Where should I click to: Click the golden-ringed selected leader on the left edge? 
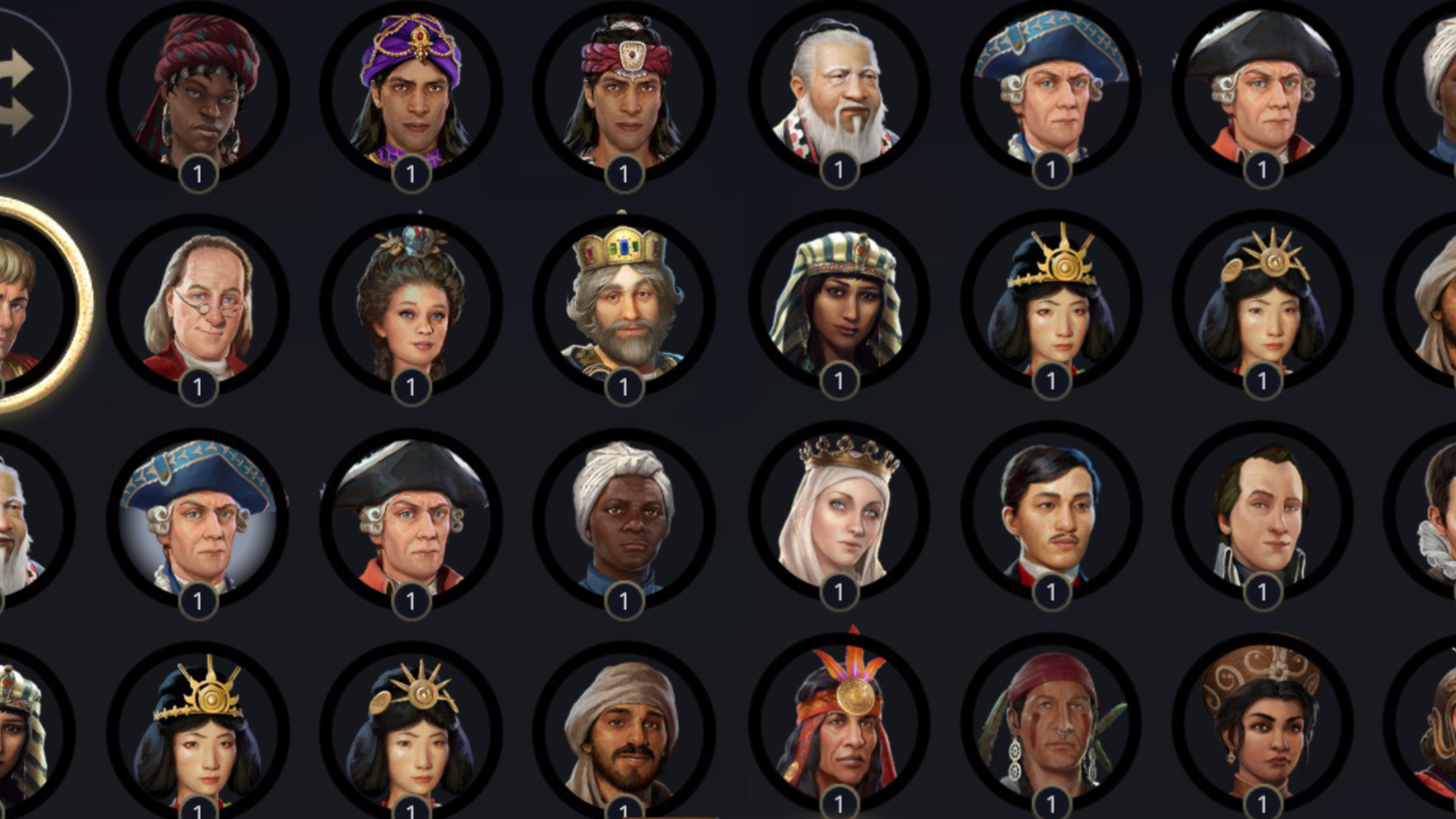14,309
